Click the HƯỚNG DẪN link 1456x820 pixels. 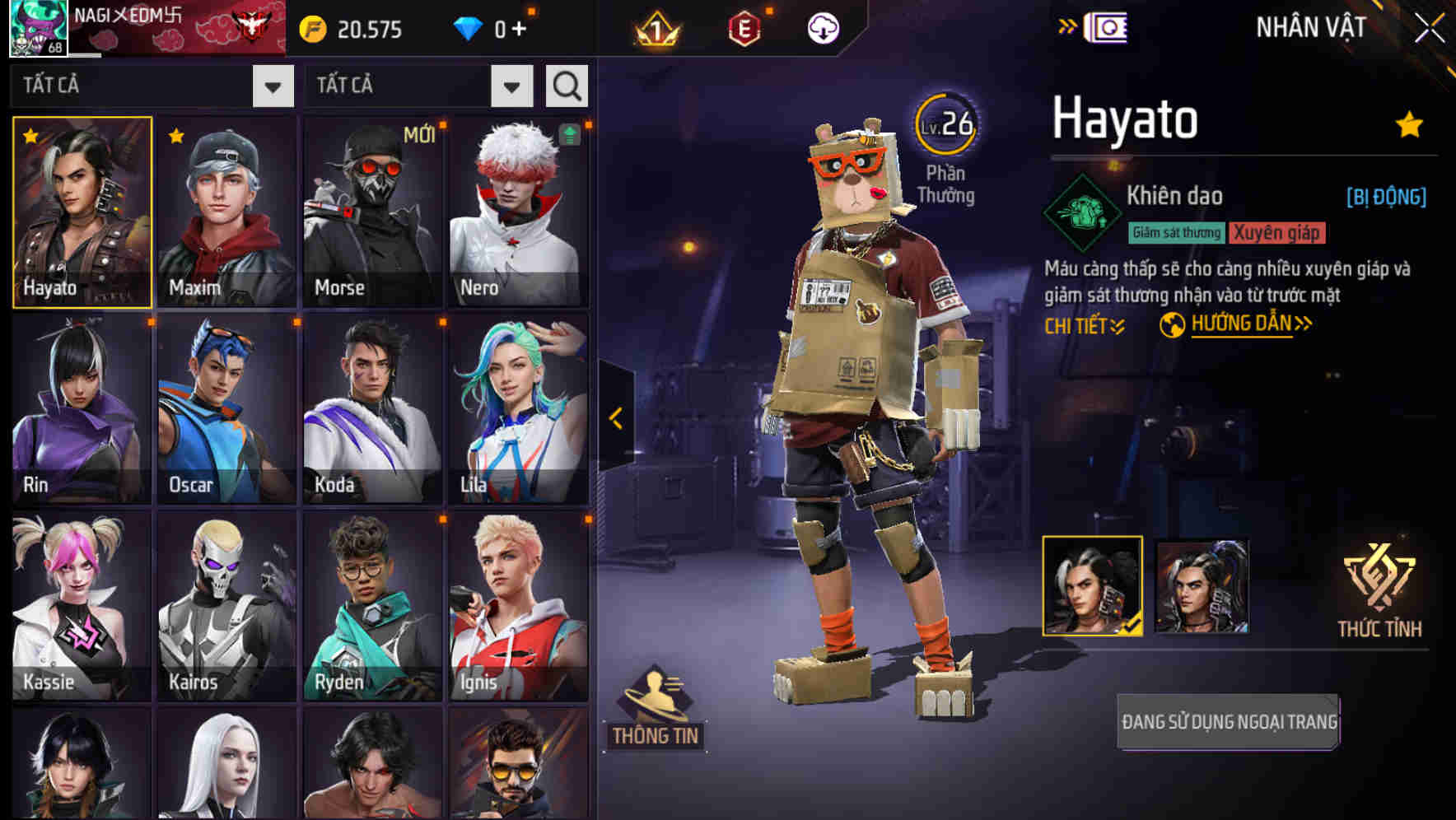(x=1244, y=324)
